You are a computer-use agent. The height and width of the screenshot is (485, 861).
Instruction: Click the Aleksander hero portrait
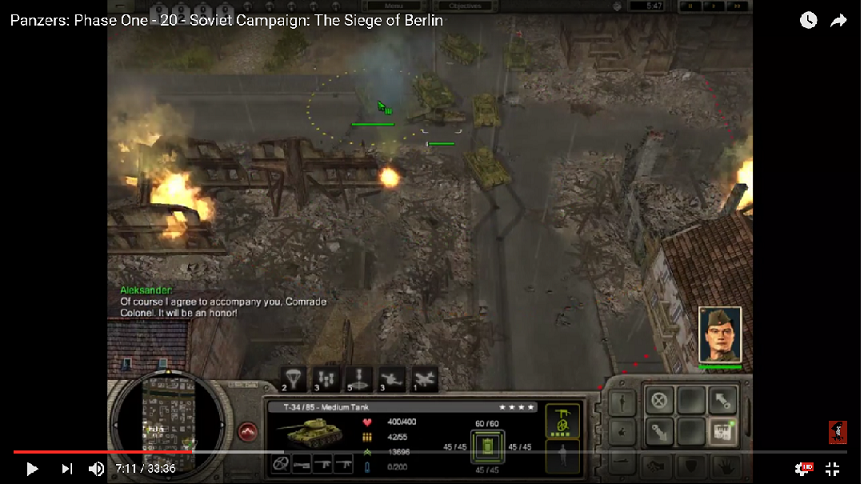point(719,335)
